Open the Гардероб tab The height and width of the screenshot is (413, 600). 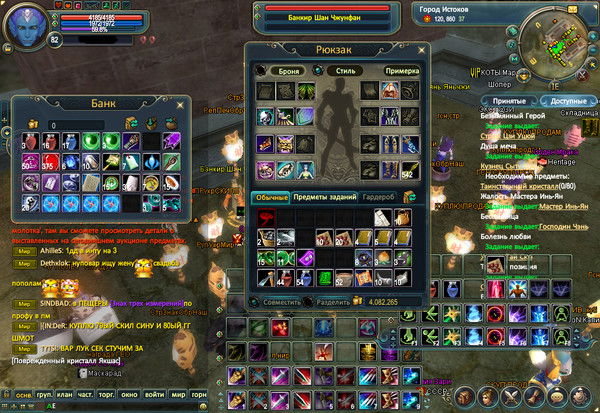381,197
